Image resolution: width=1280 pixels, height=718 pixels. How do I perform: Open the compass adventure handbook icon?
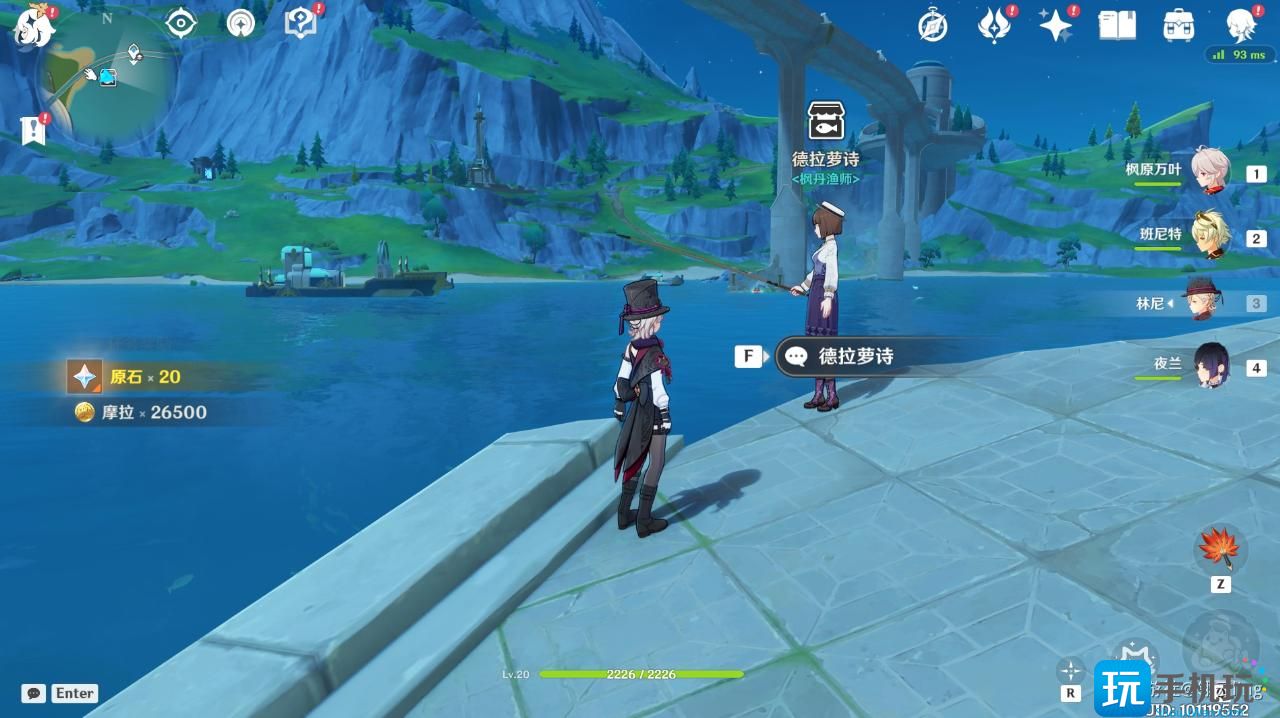933,26
